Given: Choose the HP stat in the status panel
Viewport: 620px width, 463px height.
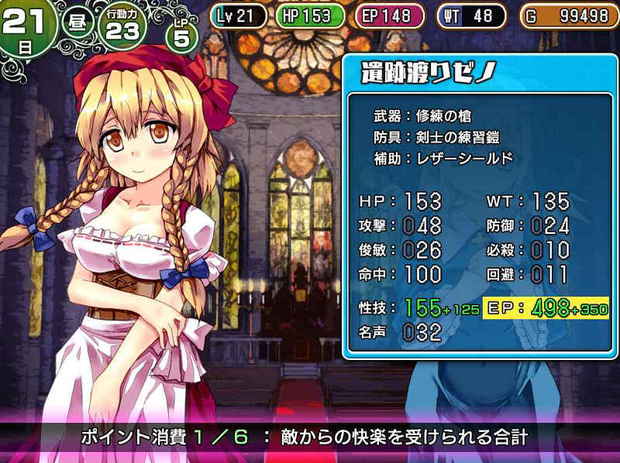Looking at the screenshot, I should [400, 201].
